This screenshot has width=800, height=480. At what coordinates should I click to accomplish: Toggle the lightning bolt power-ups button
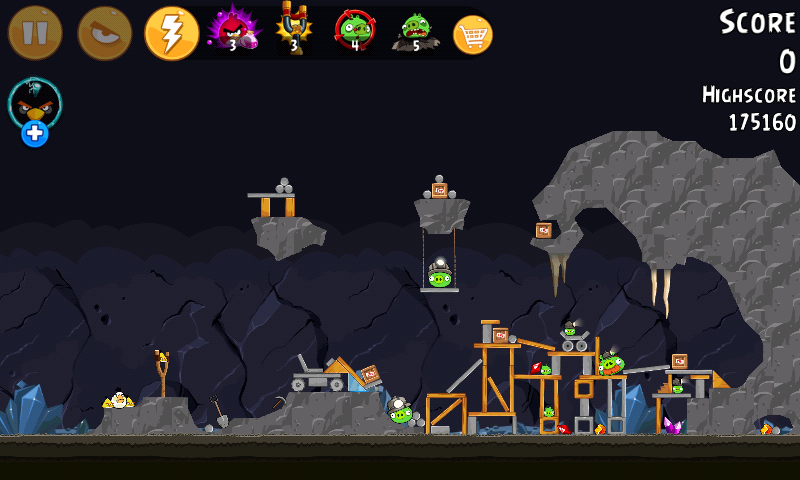(171, 33)
